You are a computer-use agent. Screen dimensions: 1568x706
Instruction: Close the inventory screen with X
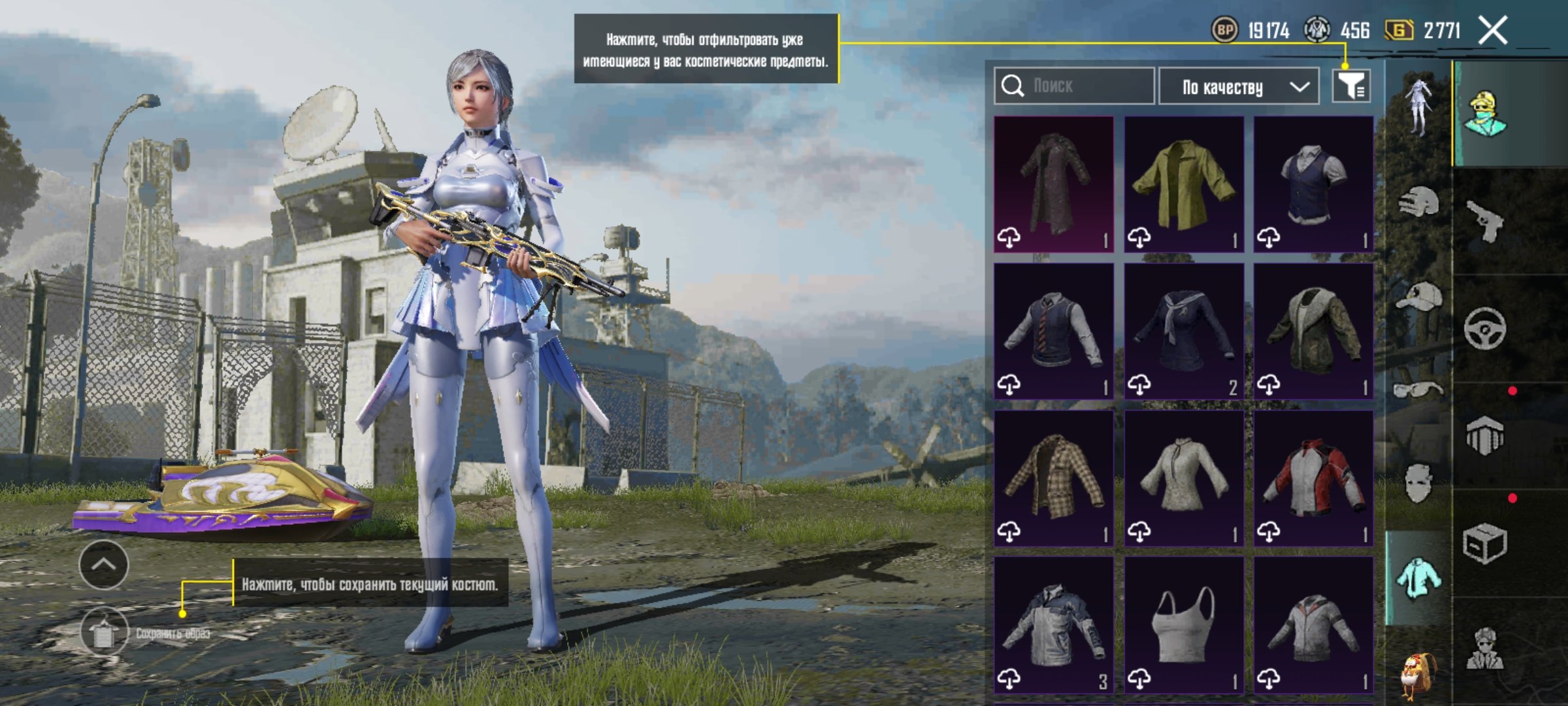1493,30
